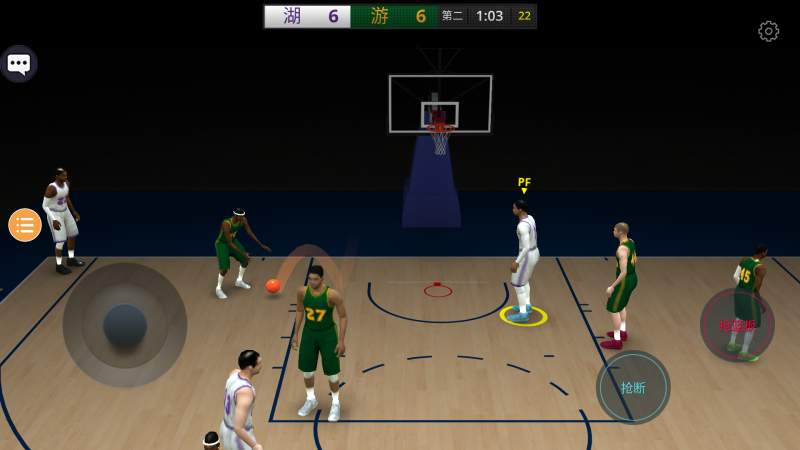Tap the red 抢篮板 rebound button
Screen dimensions: 800x450
(737, 325)
